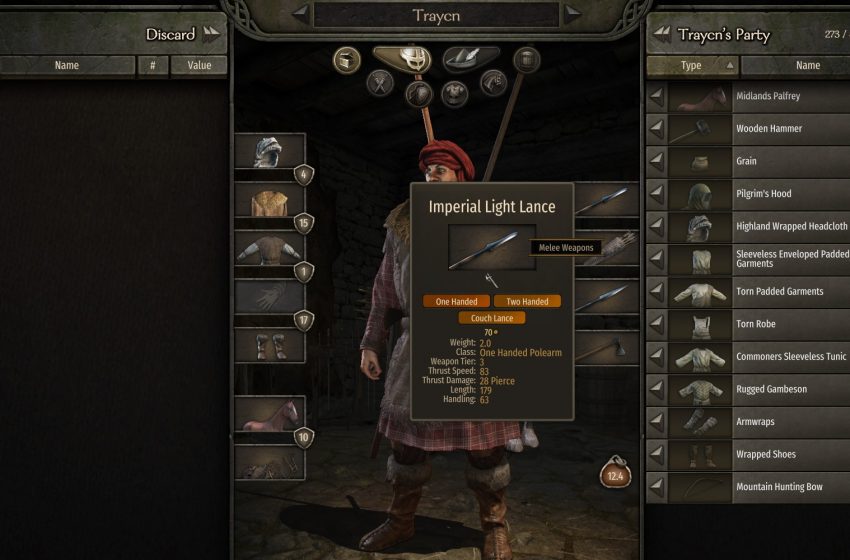Filter inventory by shield icon
The height and width of the screenshot is (560, 850).
(x=419, y=94)
